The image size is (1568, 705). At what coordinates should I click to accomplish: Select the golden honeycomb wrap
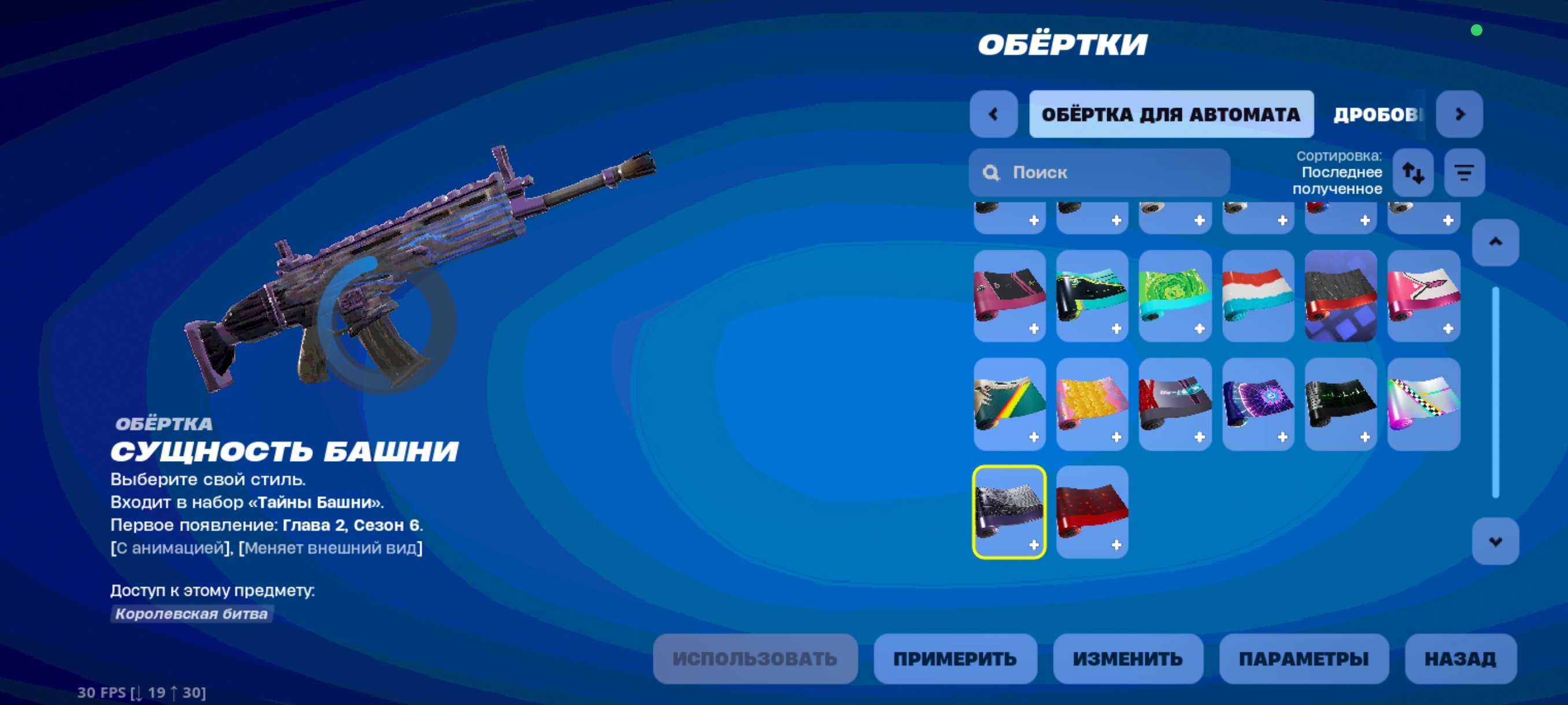1092,403
